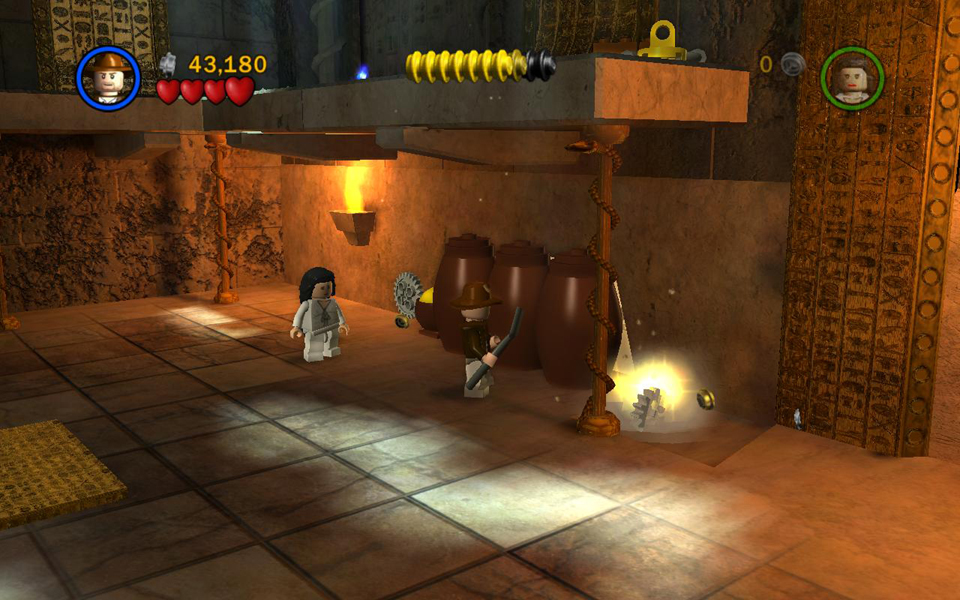
Task: Click the green-ringed player two portrait
Action: click(852, 77)
